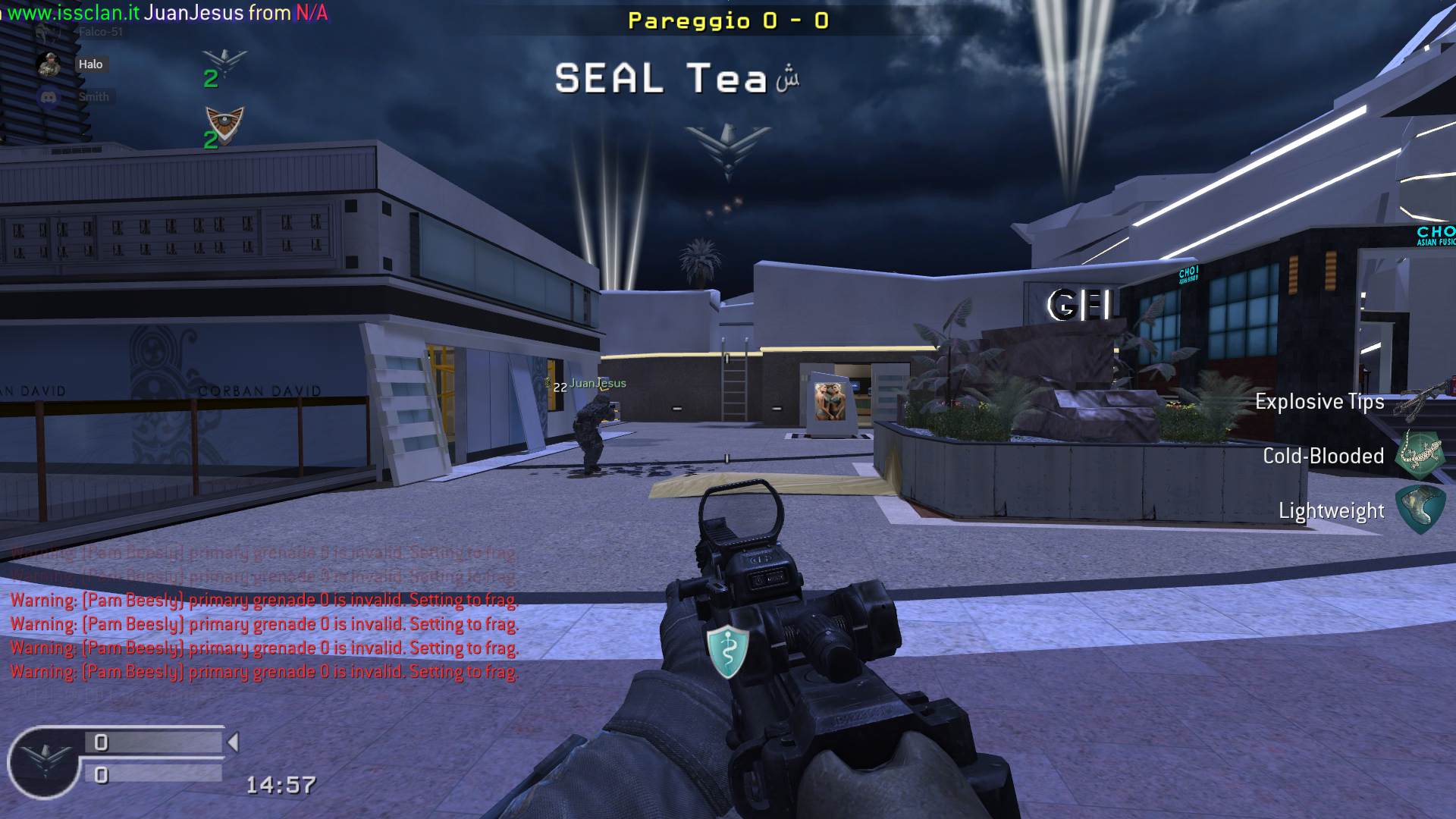Screen dimensions: 1456x819
Task: Select the Explosive Tips perk icon
Action: point(1424,400)
